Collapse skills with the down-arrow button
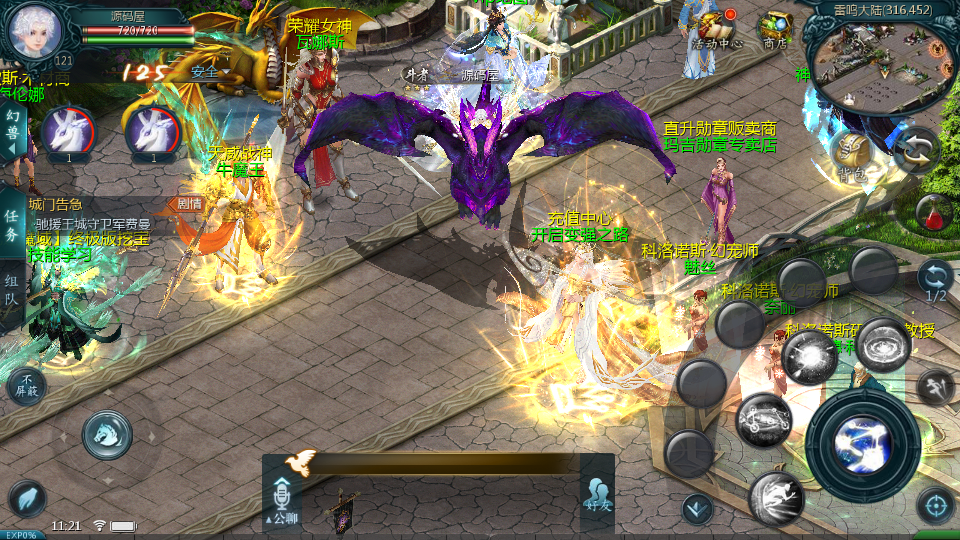Screen dimensions: 960x540 (x=697, y=509)
